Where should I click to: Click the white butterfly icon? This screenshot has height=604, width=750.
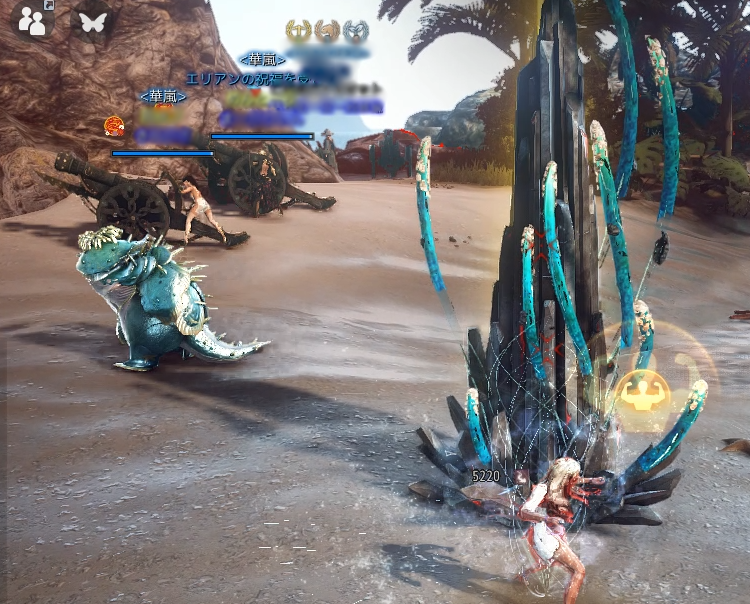tap(92, 22)
